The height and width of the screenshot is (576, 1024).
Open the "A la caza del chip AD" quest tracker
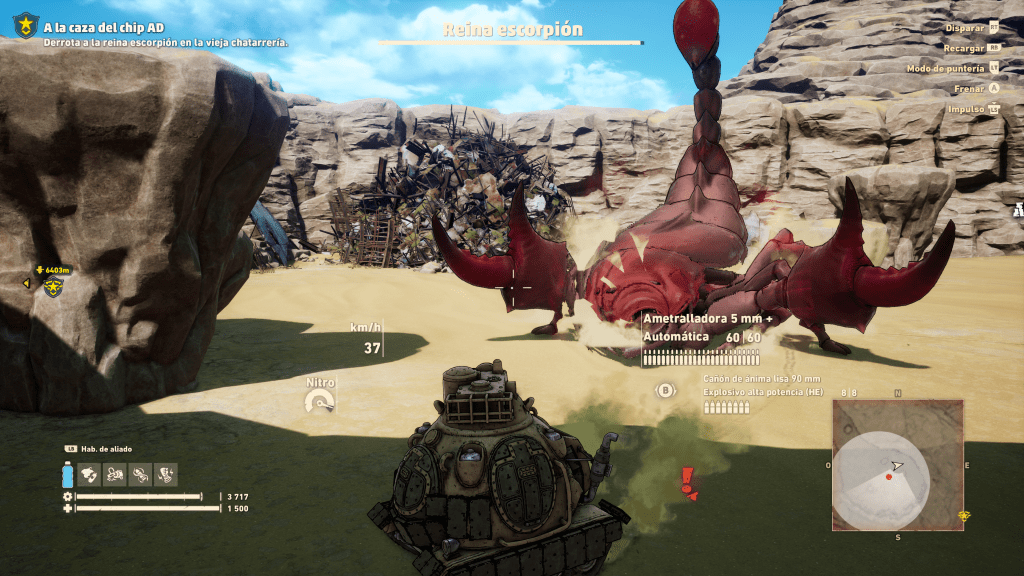tap(104, 27)
